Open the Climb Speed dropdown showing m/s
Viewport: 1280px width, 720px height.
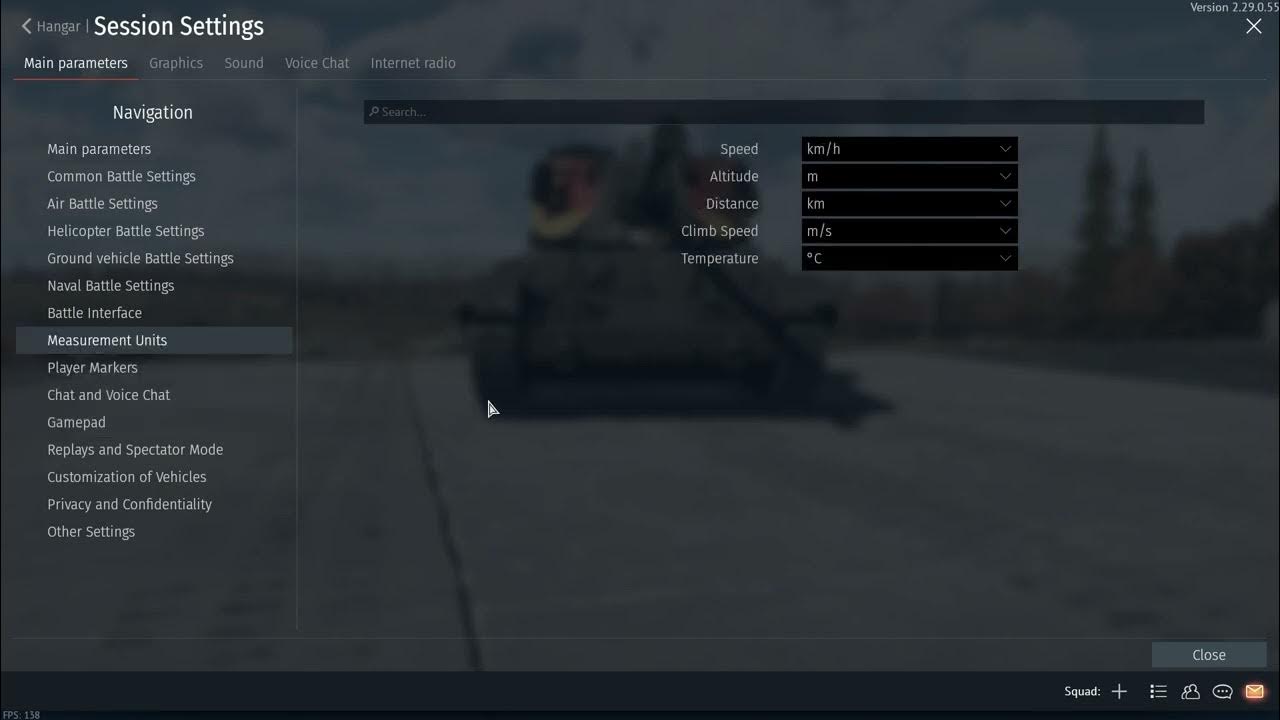909,231
